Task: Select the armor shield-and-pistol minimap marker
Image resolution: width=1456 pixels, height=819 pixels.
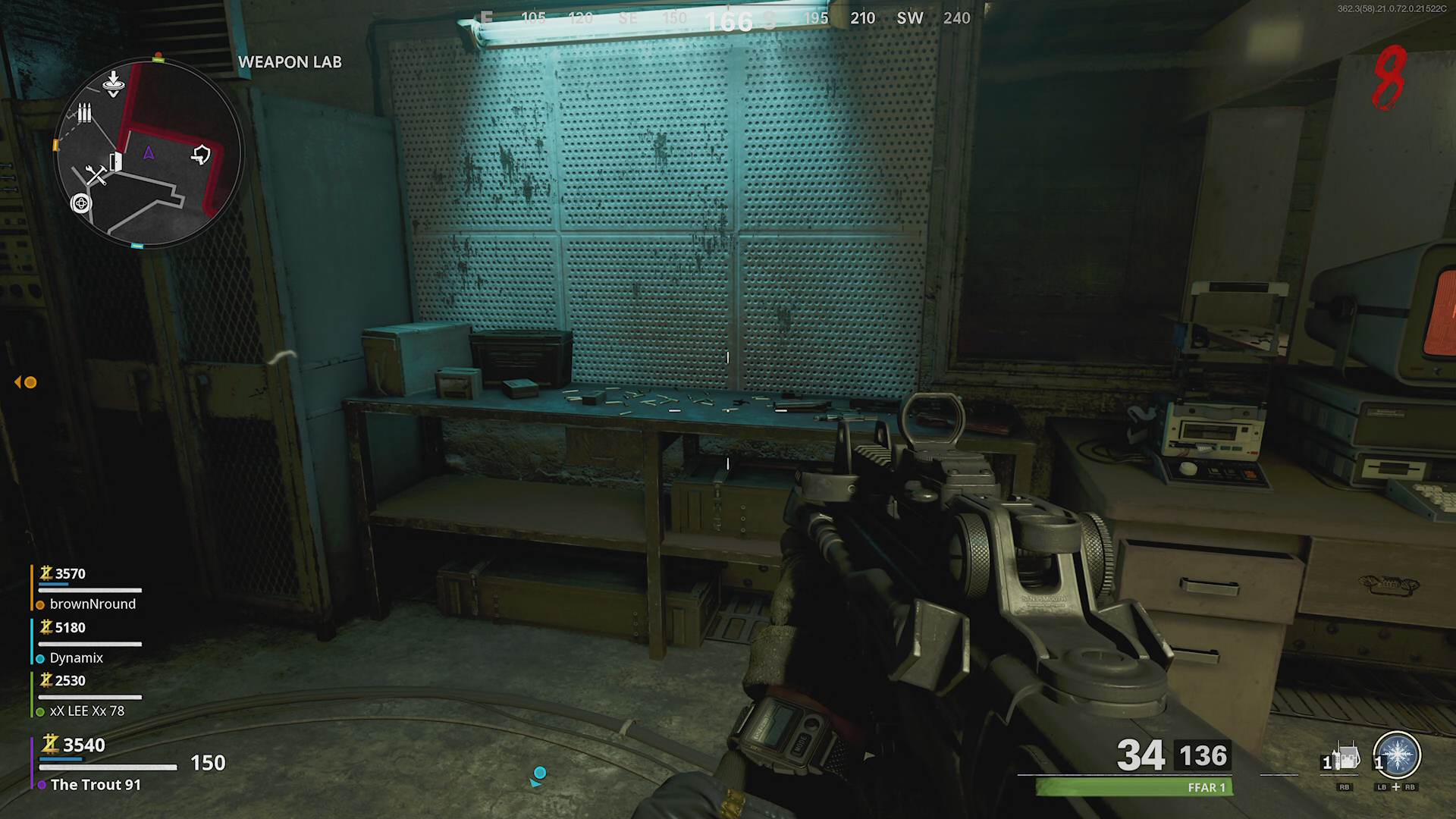Action: (201, 155)
